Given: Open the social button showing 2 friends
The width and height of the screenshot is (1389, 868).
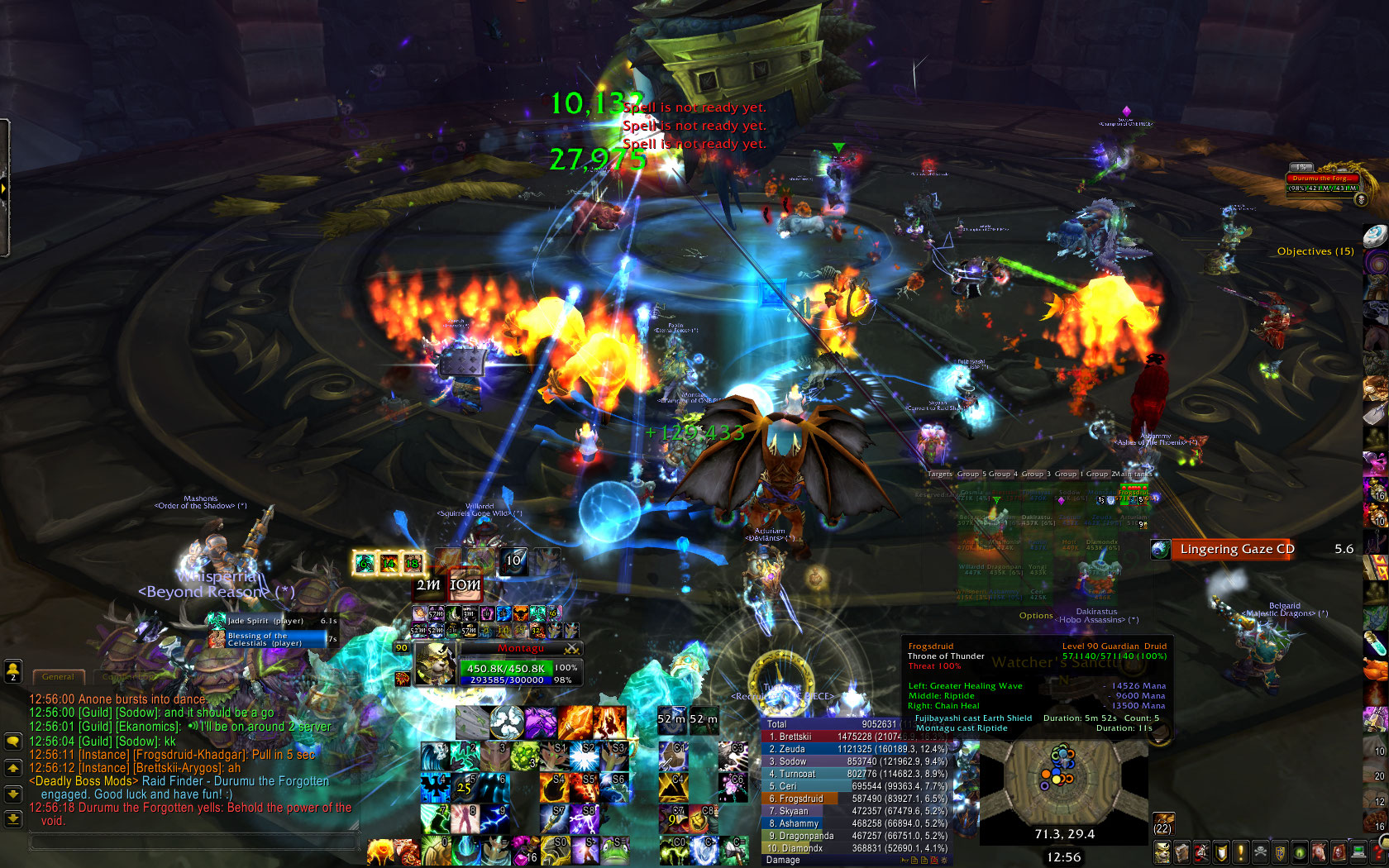Looking at the screenshot, I should click(x=13, y=671).
